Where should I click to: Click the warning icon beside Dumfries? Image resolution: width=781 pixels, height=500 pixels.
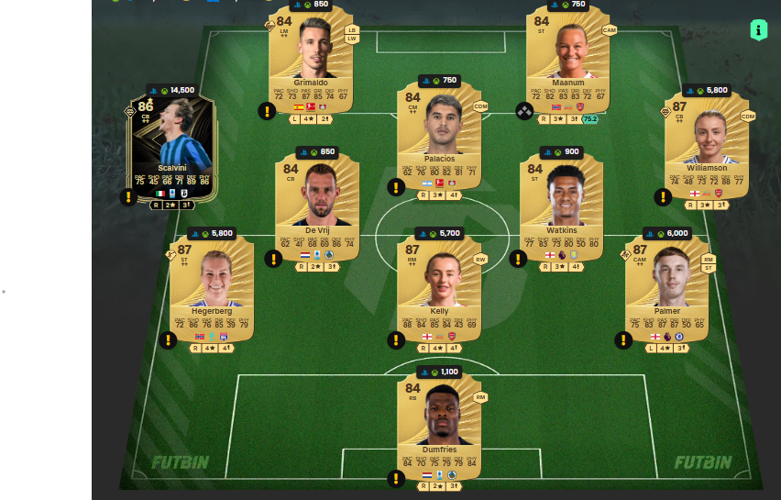[396, 479]
